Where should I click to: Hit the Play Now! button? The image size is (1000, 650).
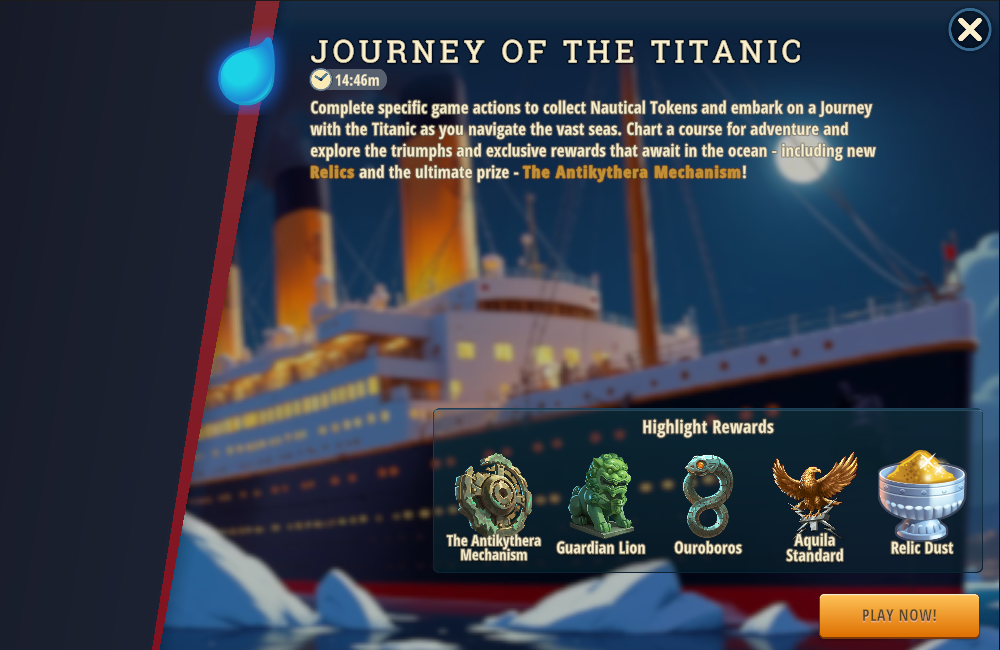(899, 615)
